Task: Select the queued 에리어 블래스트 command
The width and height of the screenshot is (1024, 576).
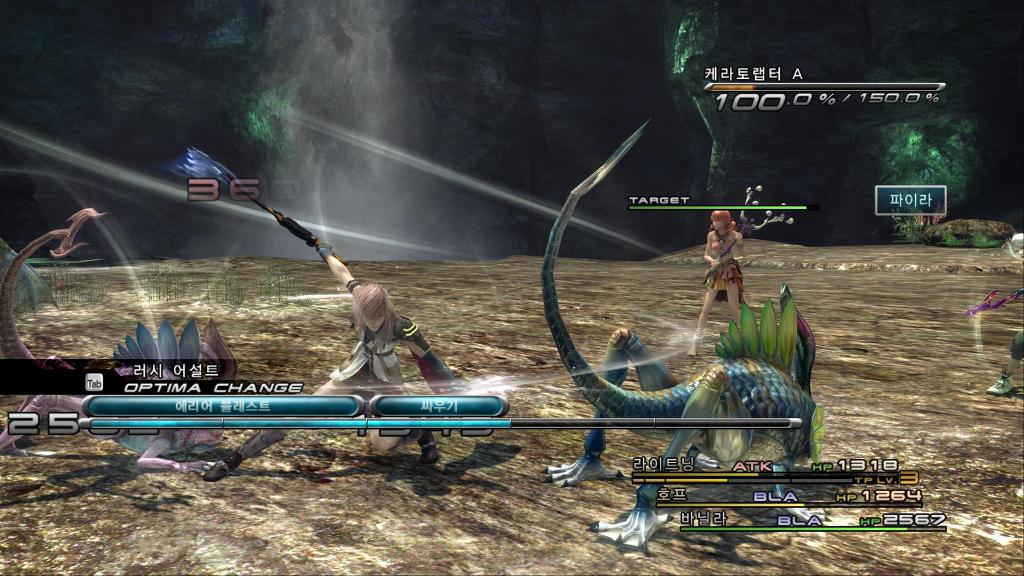Action: tap(222, 406)
